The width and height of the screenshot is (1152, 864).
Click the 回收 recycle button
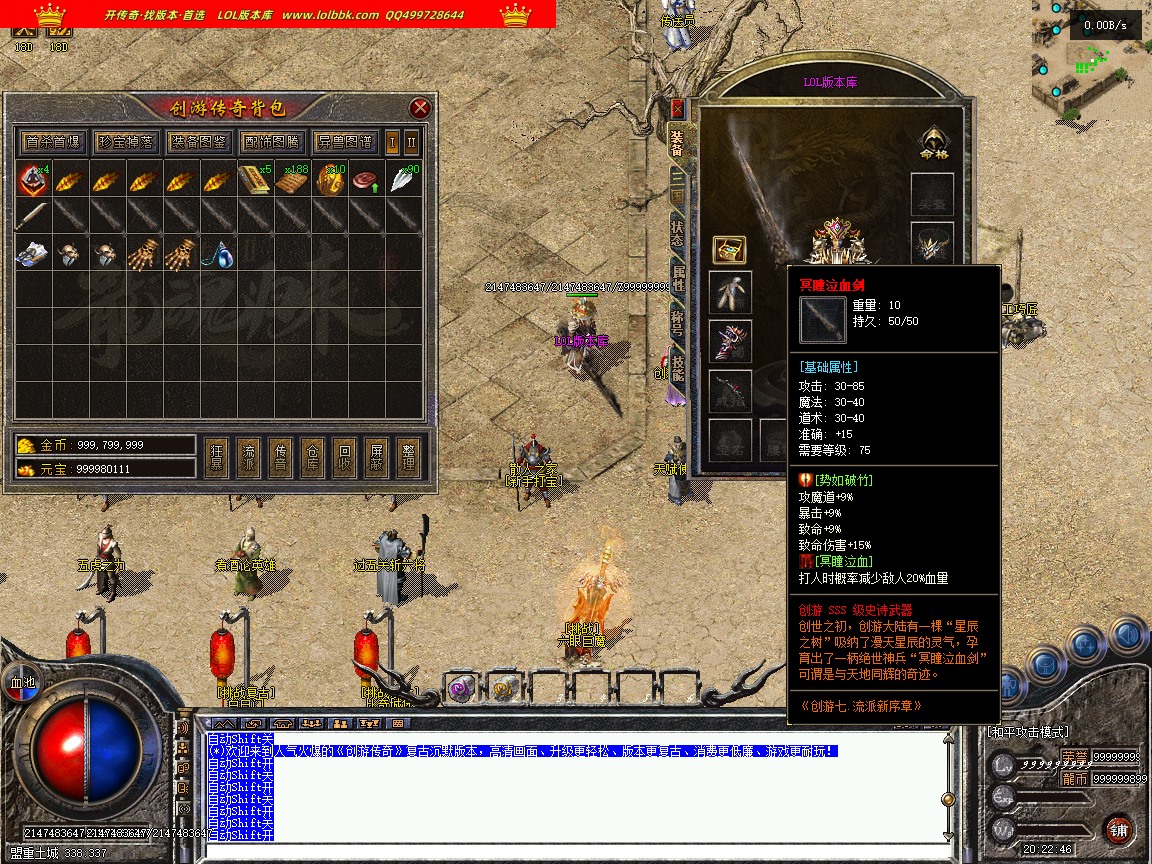(x=344, y=454)
